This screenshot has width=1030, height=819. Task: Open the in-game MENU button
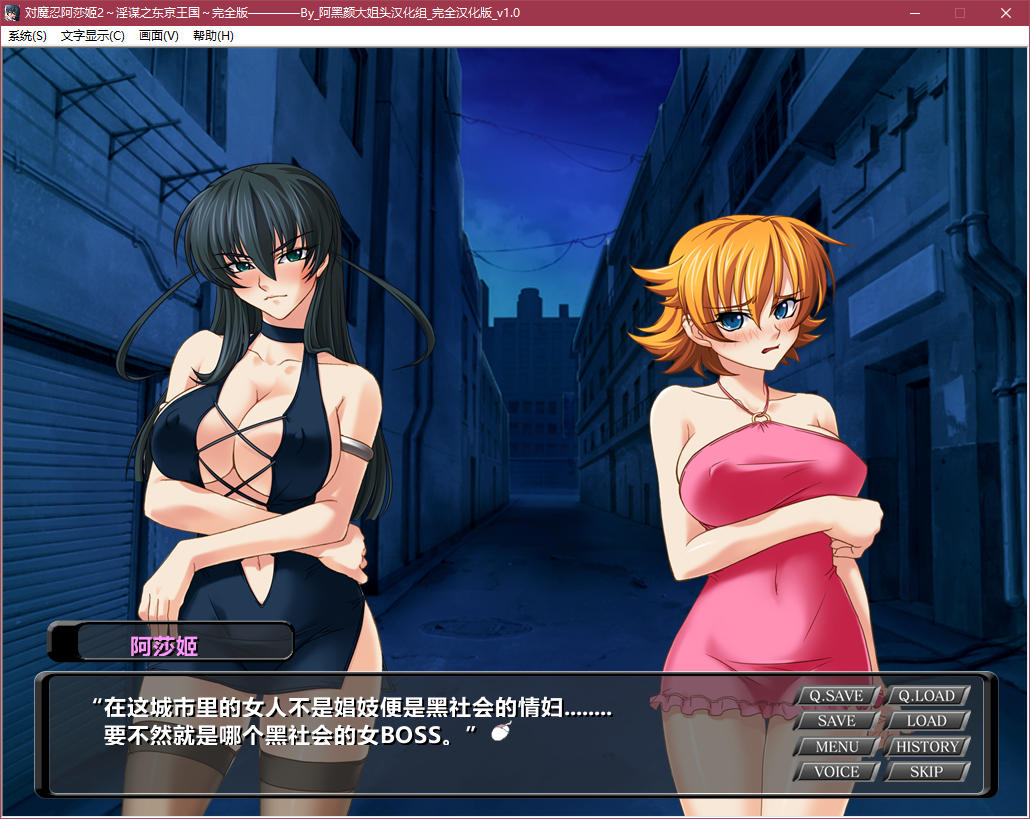(x=836, y=747)
